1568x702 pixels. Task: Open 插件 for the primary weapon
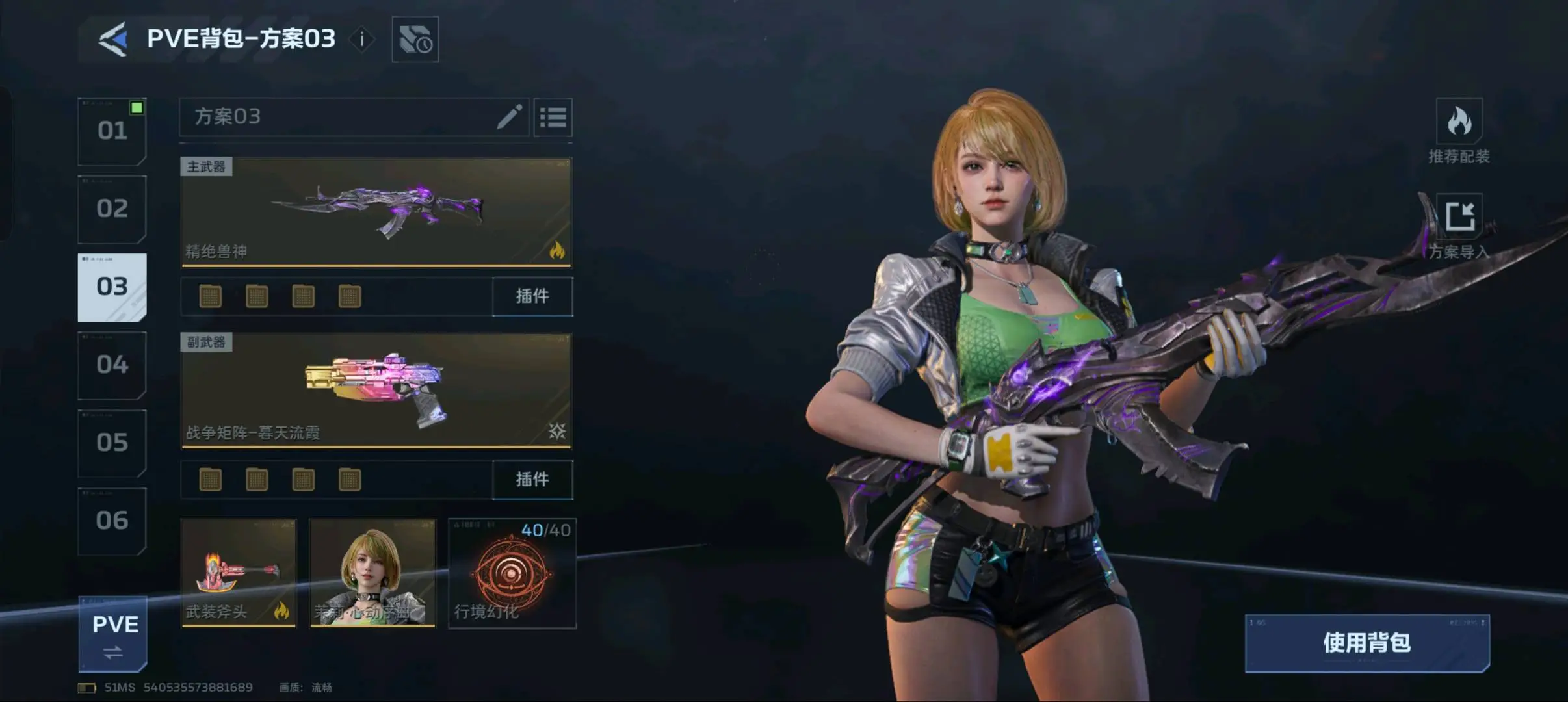tap(532, 296)
